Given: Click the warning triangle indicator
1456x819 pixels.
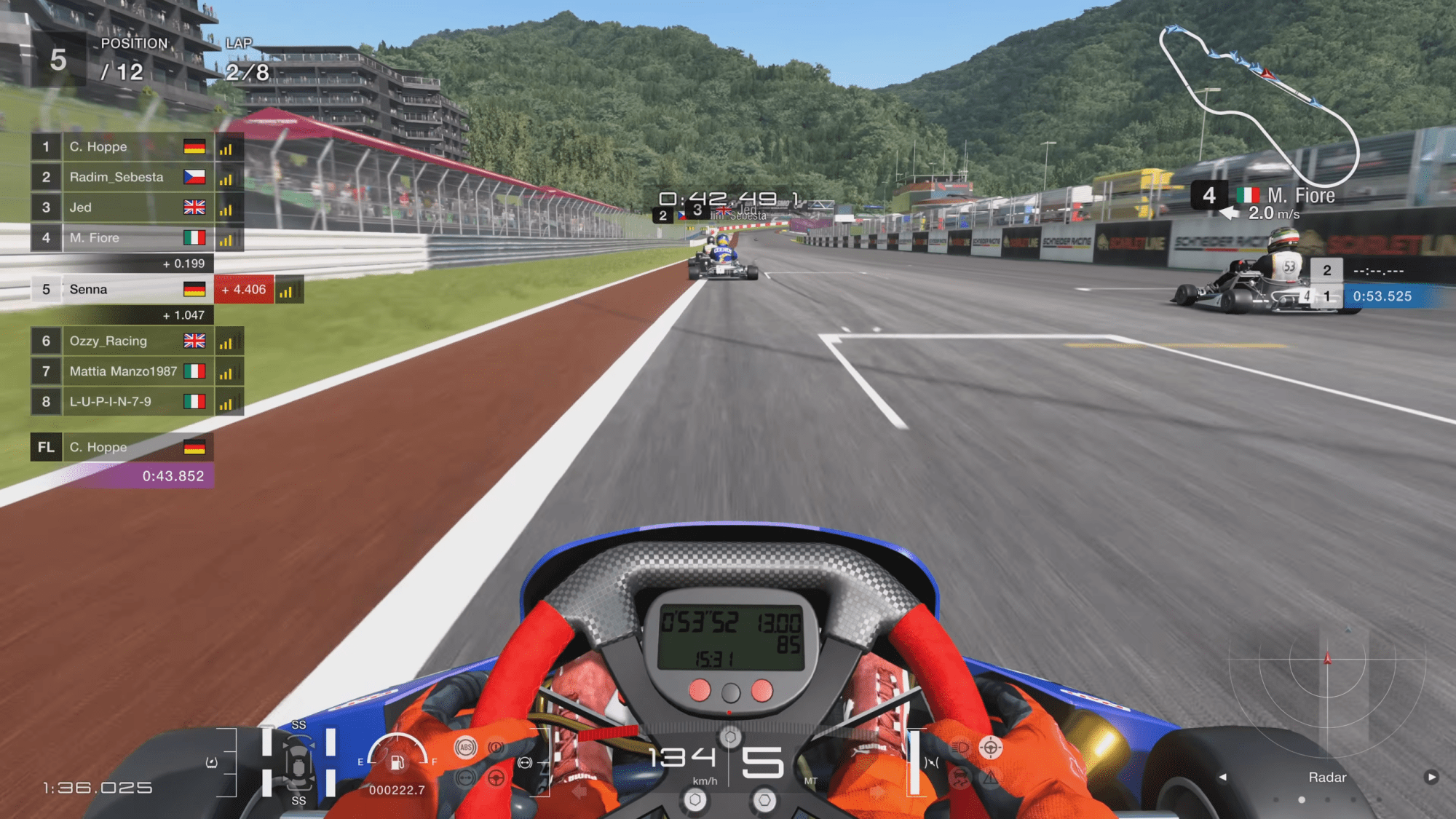Looking at the screenshot, I should pos(990,778).
